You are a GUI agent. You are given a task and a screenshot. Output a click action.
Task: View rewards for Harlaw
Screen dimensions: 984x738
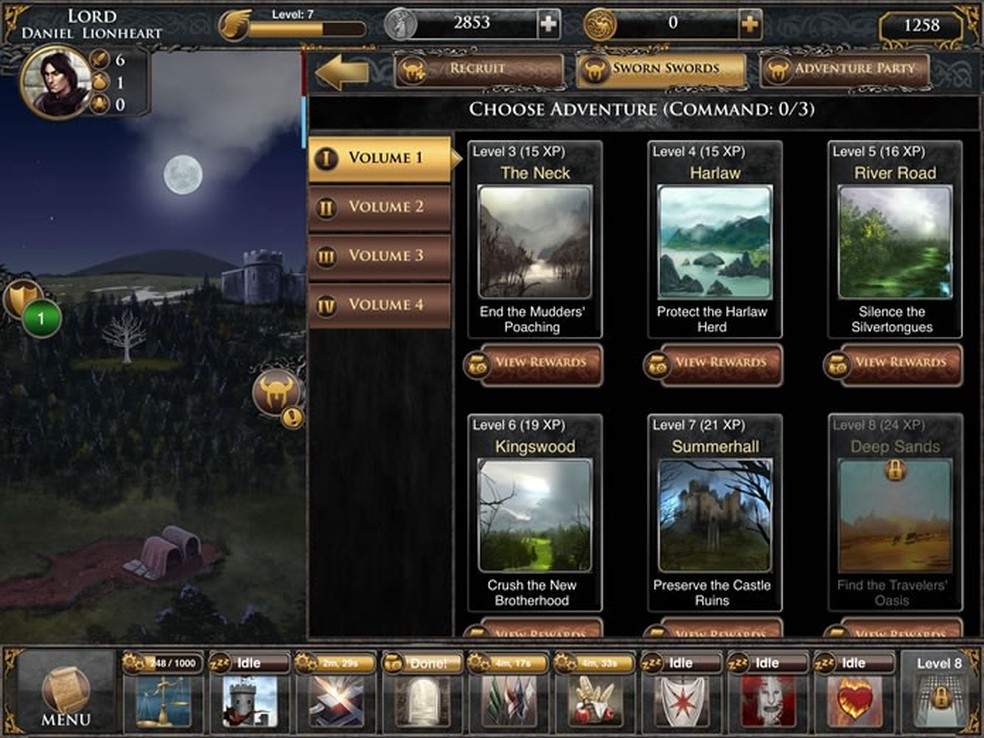click(715, 362)
